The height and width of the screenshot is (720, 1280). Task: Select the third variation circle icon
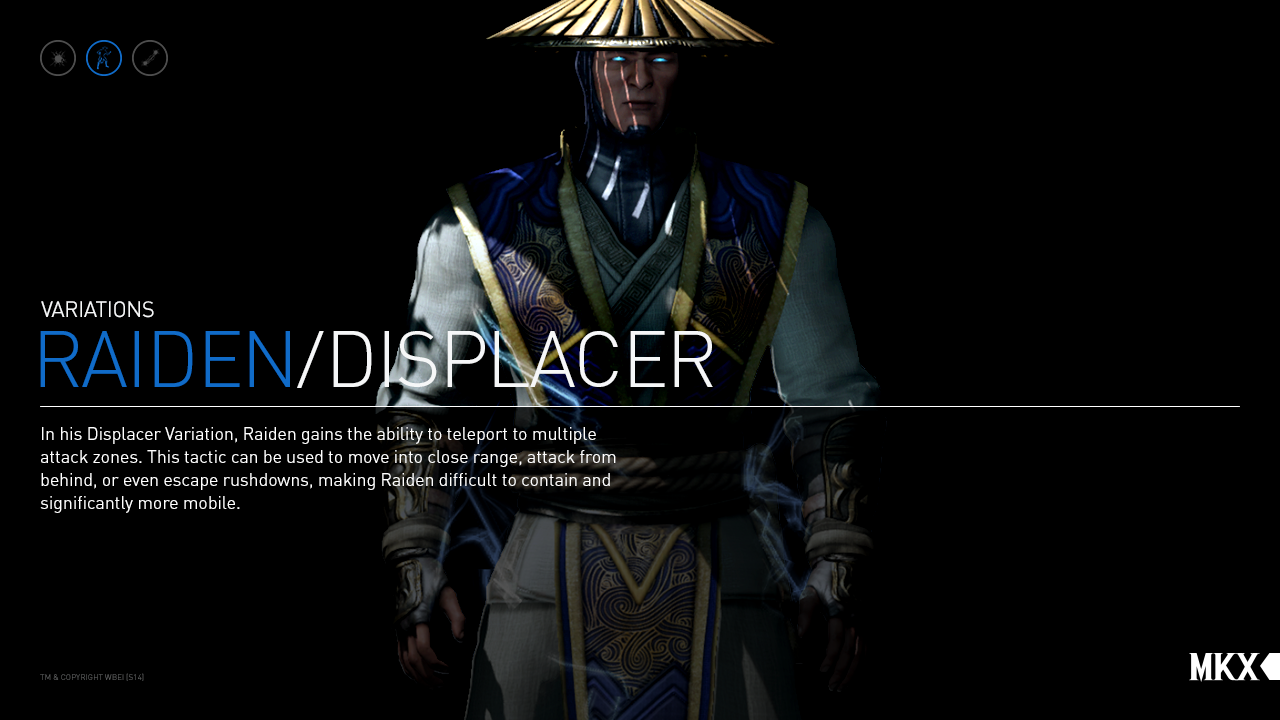(149, 57)
